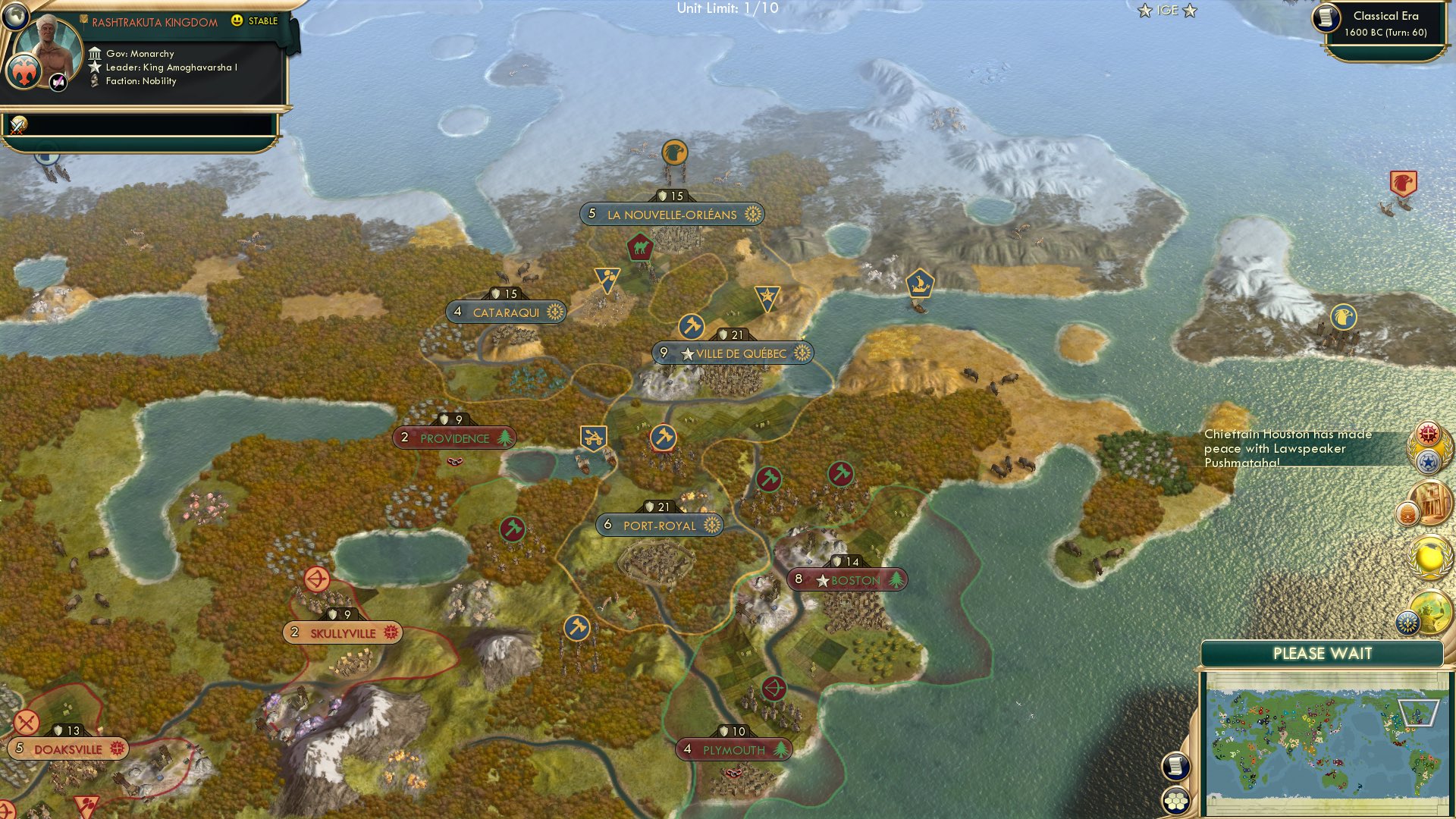Select the camel caravan near La Nouvelle-Orléans
This screenshot has height=819, width=1456.
point(639,246)
